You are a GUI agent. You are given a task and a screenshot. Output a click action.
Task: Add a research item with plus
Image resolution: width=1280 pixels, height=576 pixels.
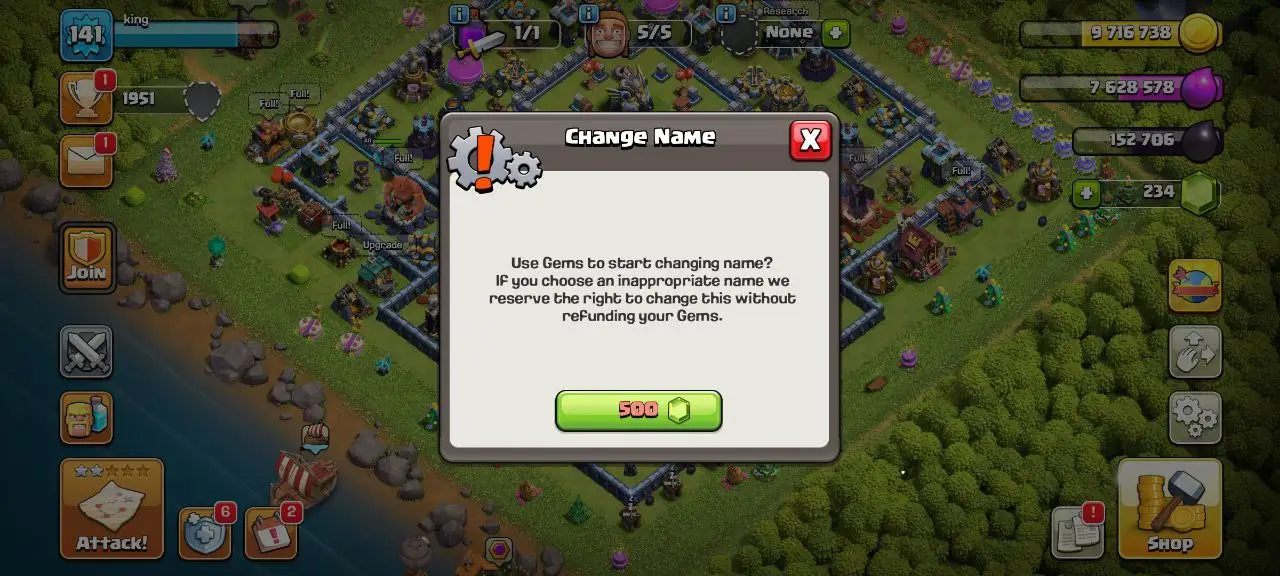(x=835, y=33)
